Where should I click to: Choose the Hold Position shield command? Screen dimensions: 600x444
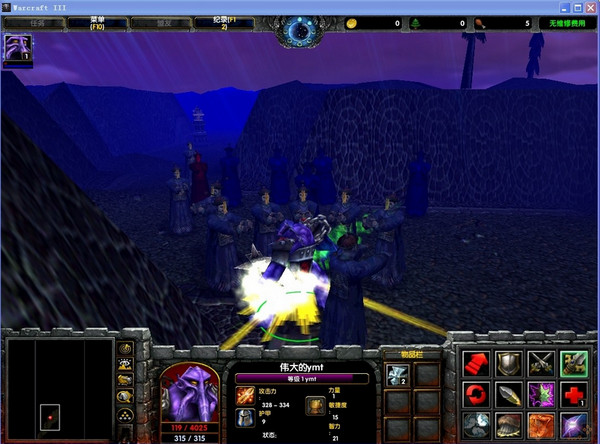click(508, 365)
